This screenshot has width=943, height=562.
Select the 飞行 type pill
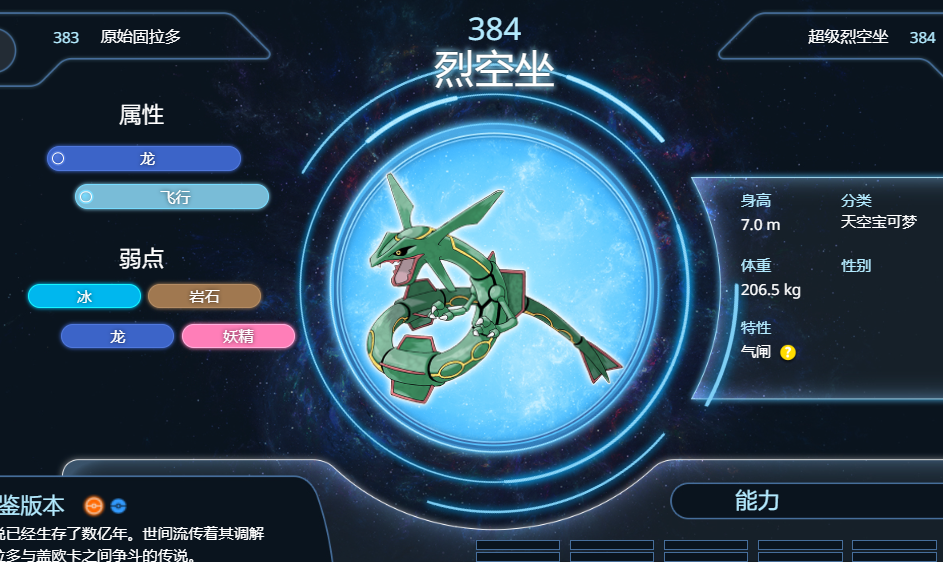[172, 197]
